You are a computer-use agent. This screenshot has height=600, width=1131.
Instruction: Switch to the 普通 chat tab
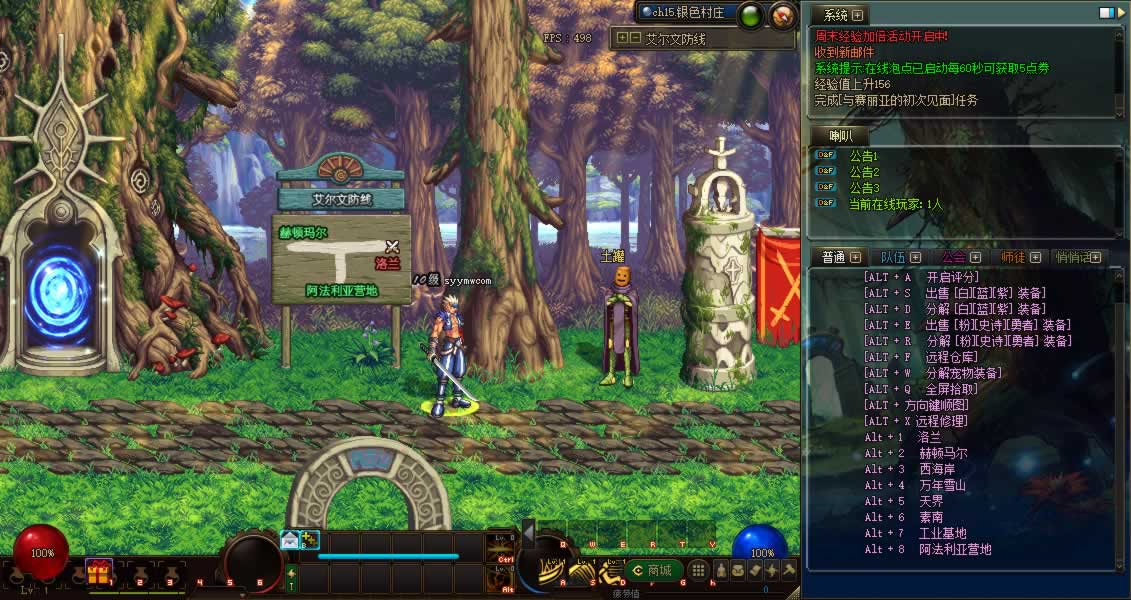tap(834, 257)
